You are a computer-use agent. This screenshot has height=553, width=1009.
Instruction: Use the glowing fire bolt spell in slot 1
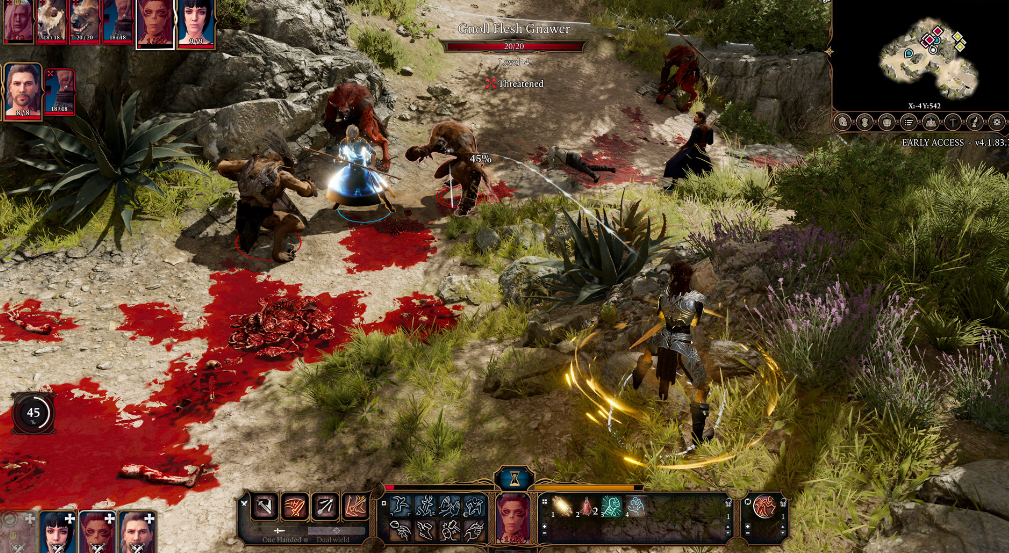(562, 507)
